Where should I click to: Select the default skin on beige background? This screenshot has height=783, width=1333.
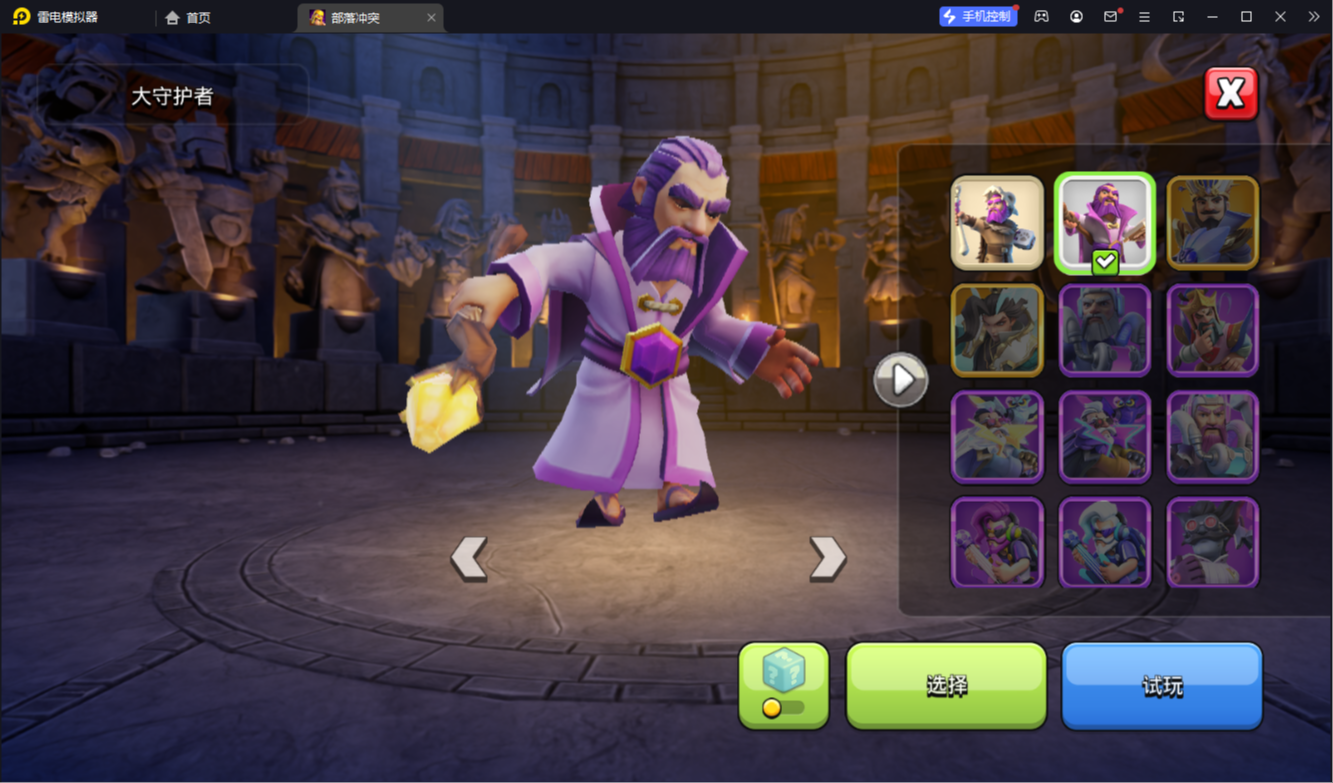click(997, 223)
